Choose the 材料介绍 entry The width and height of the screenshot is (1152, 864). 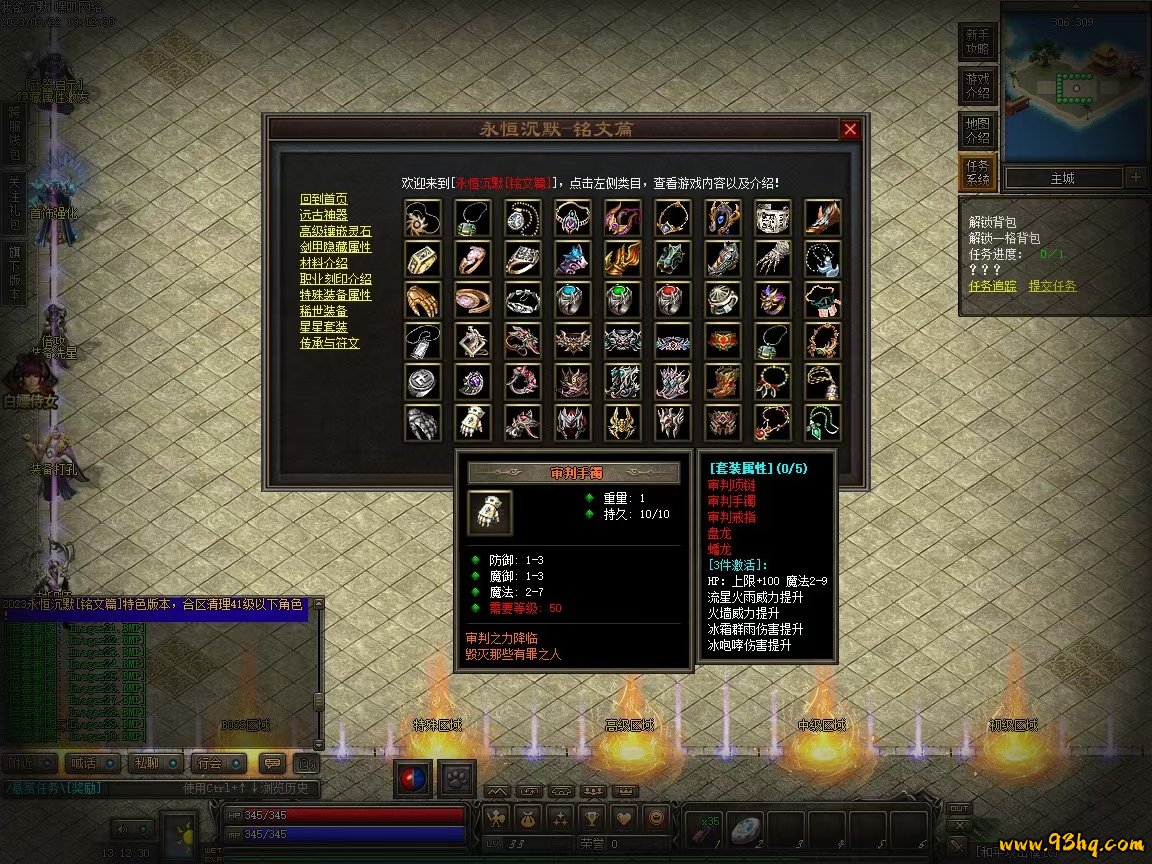[x=324, y=263]
